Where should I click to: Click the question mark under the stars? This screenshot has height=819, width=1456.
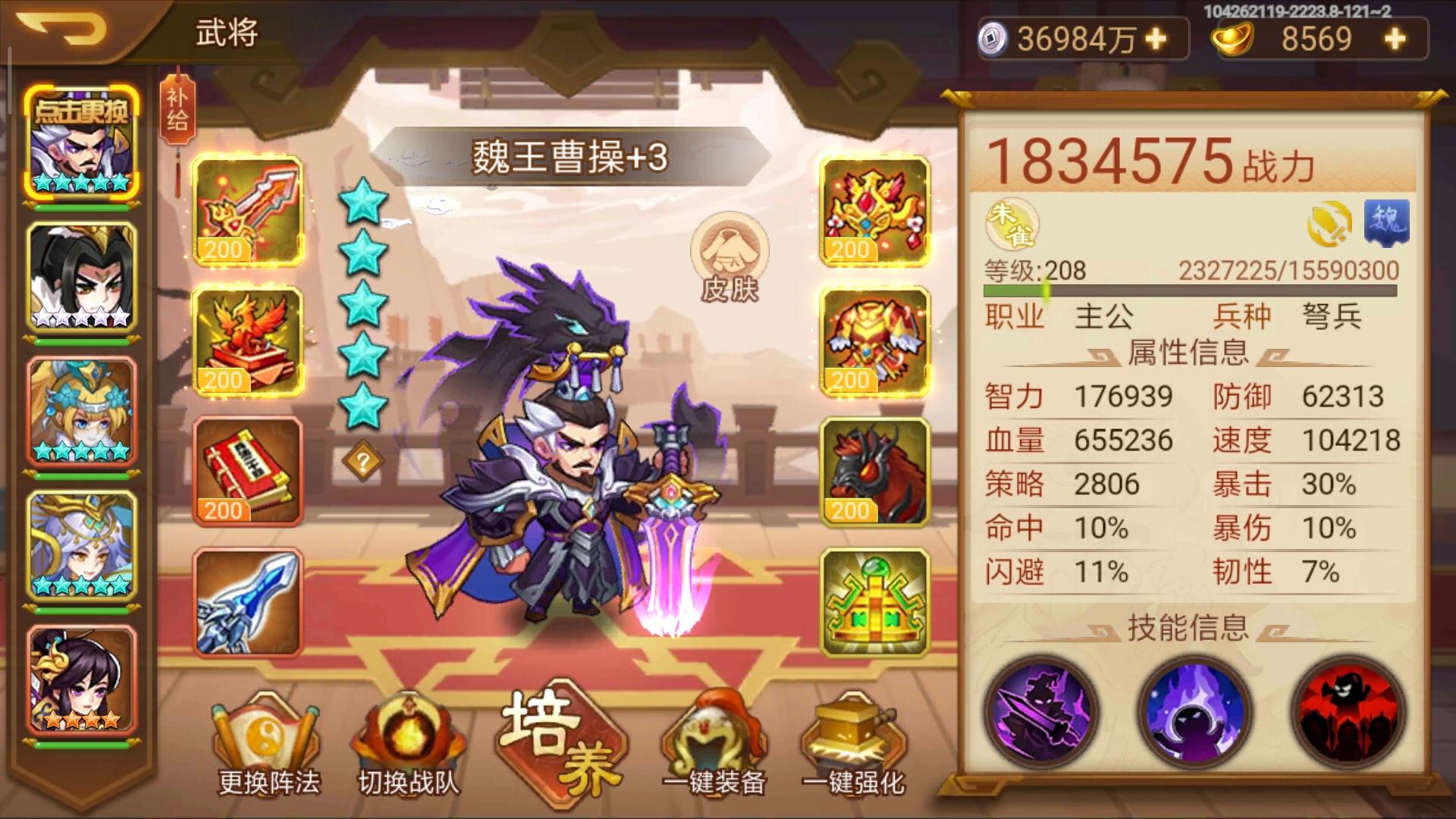364,460
